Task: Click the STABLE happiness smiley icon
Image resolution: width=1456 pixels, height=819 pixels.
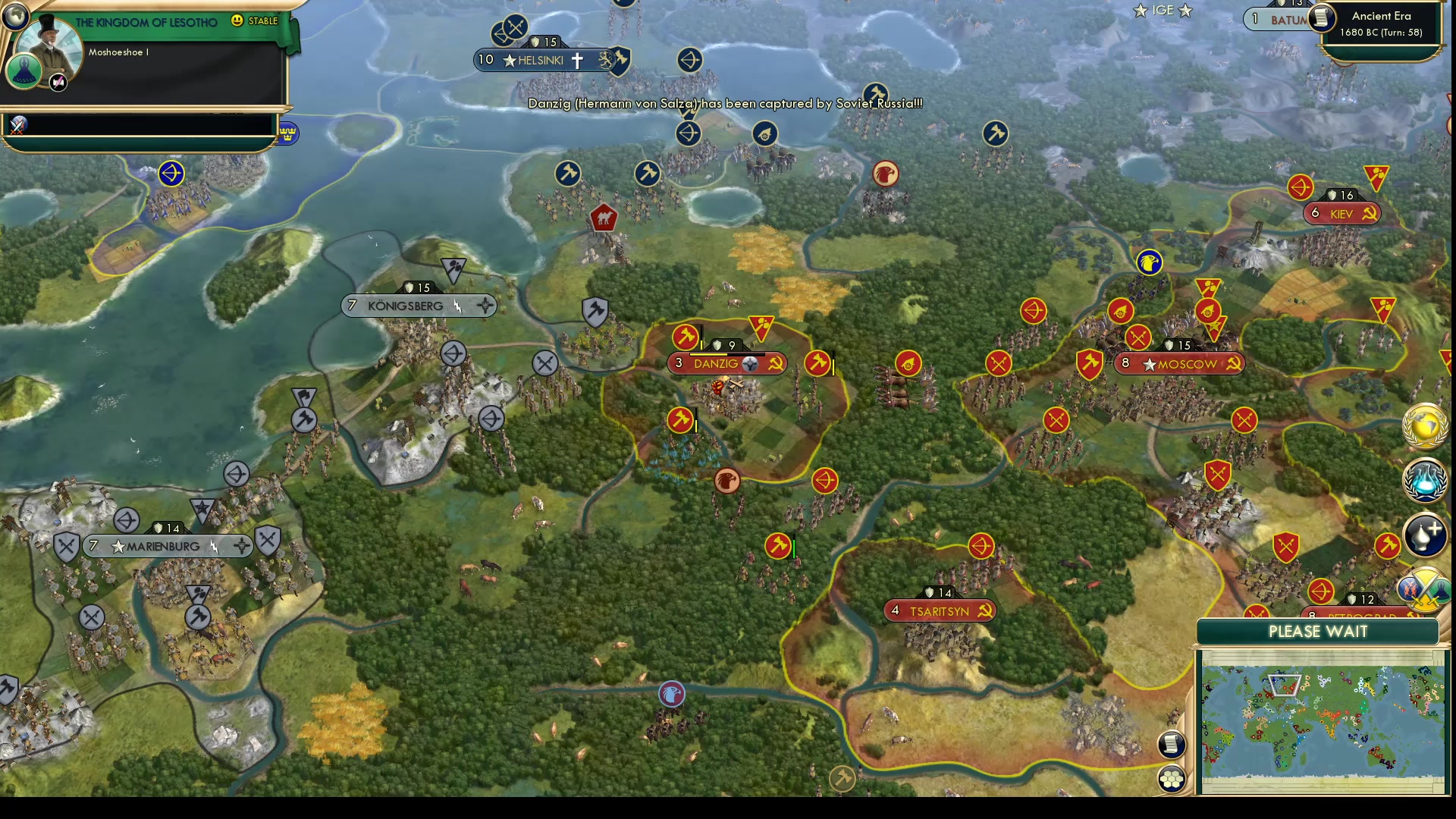Action: [x=237, y=22]
